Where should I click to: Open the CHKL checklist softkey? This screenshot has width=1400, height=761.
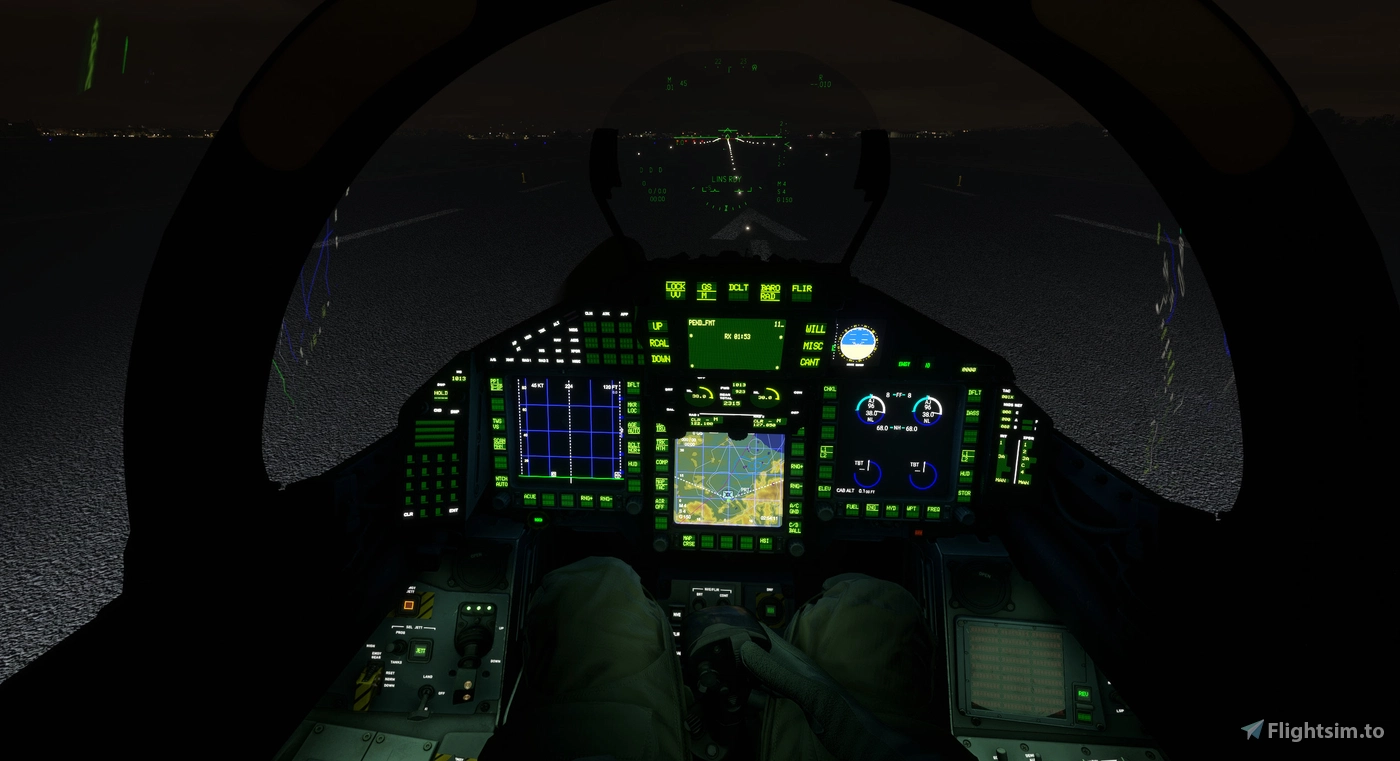tap(829, 390)
